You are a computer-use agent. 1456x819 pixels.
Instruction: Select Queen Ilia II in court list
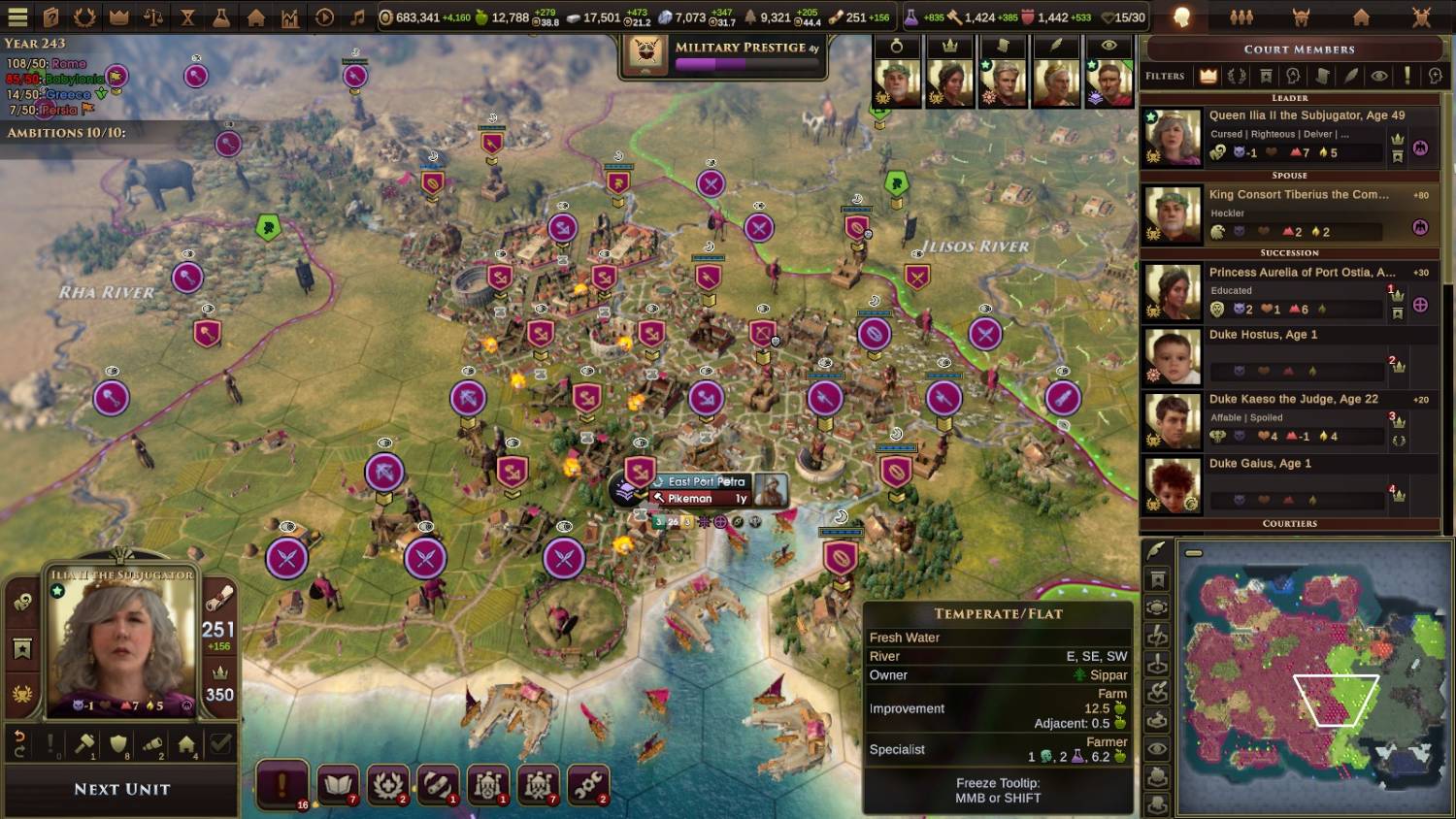click(x=1289, y=134)
